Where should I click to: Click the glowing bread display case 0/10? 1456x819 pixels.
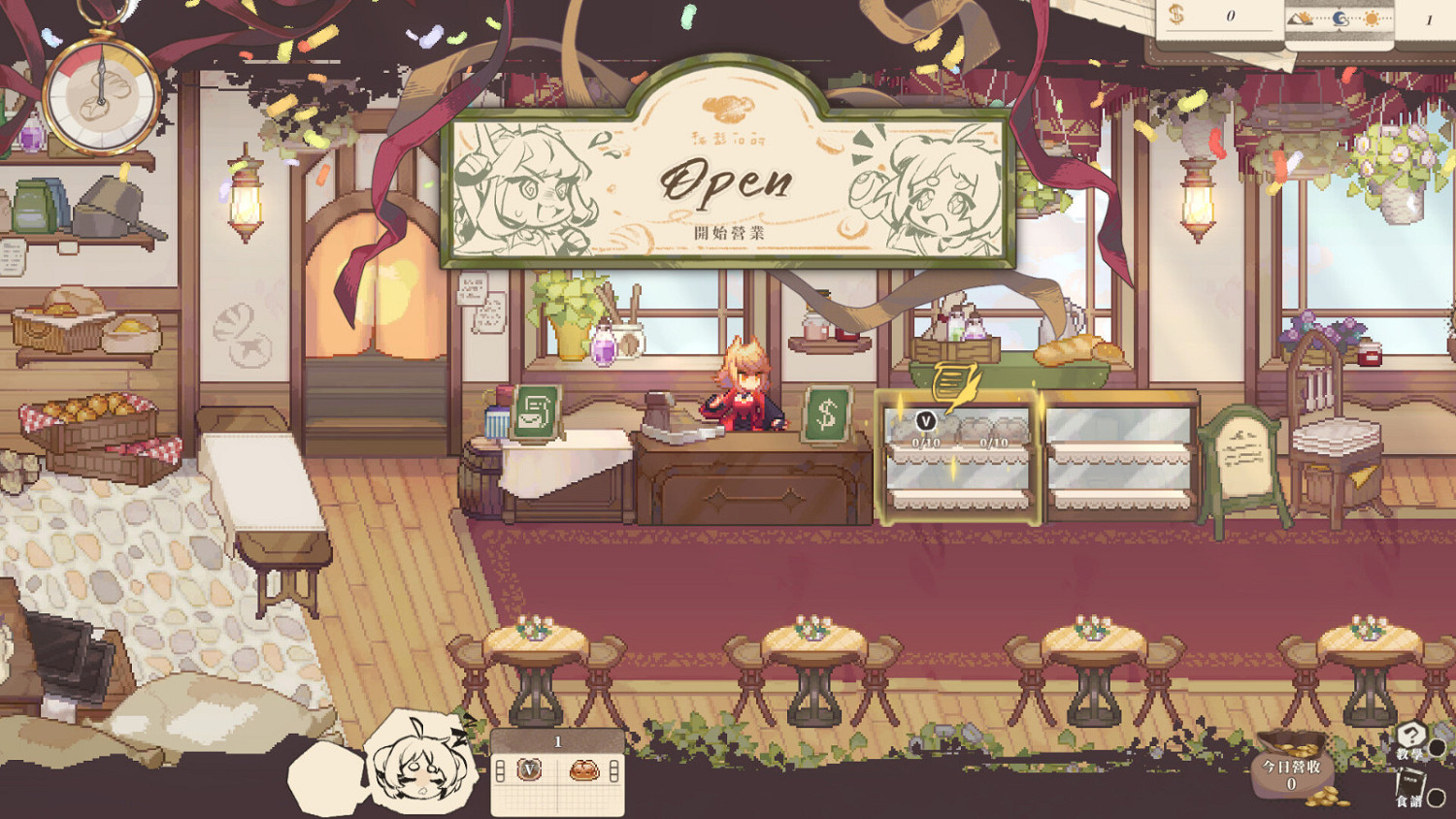tap(958, 456)
